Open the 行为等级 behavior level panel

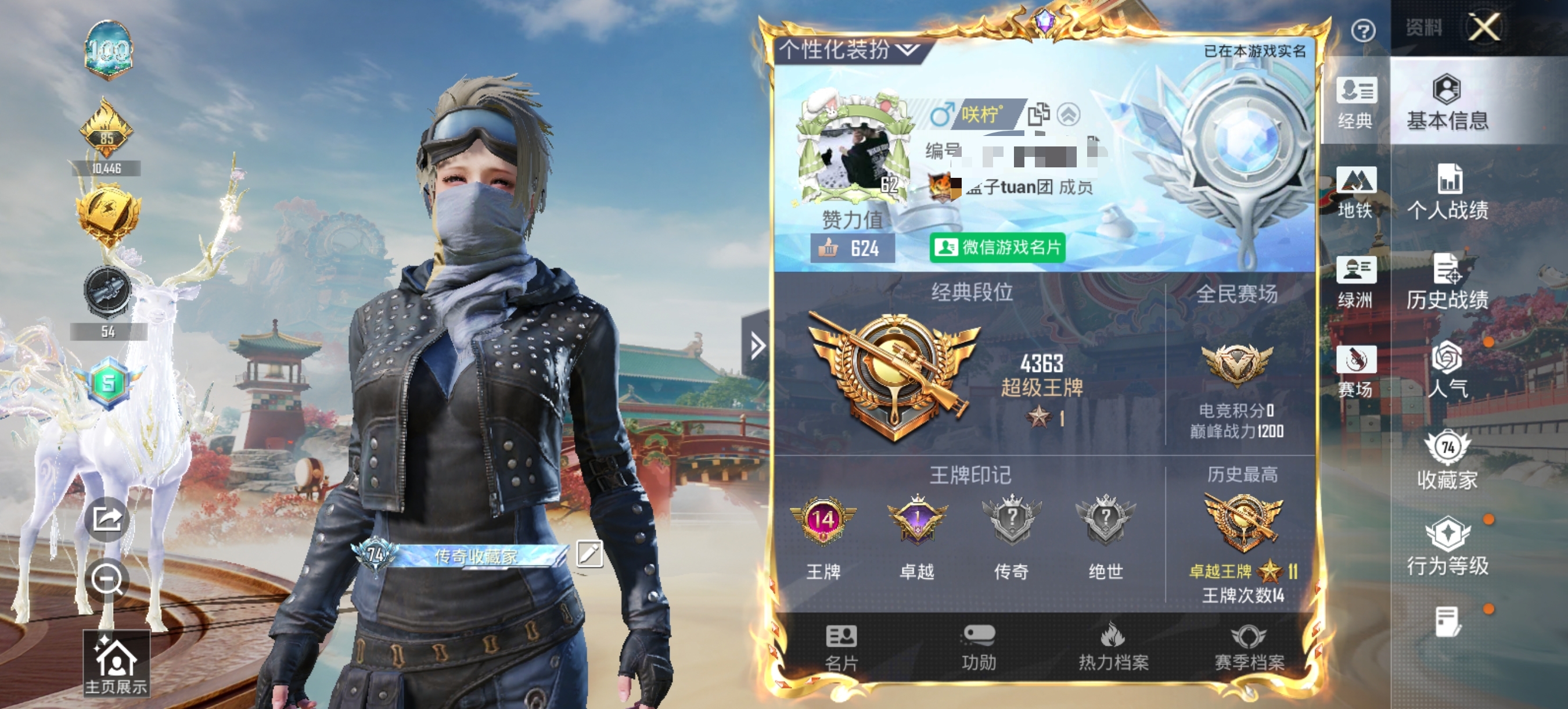click(1451, 546)
